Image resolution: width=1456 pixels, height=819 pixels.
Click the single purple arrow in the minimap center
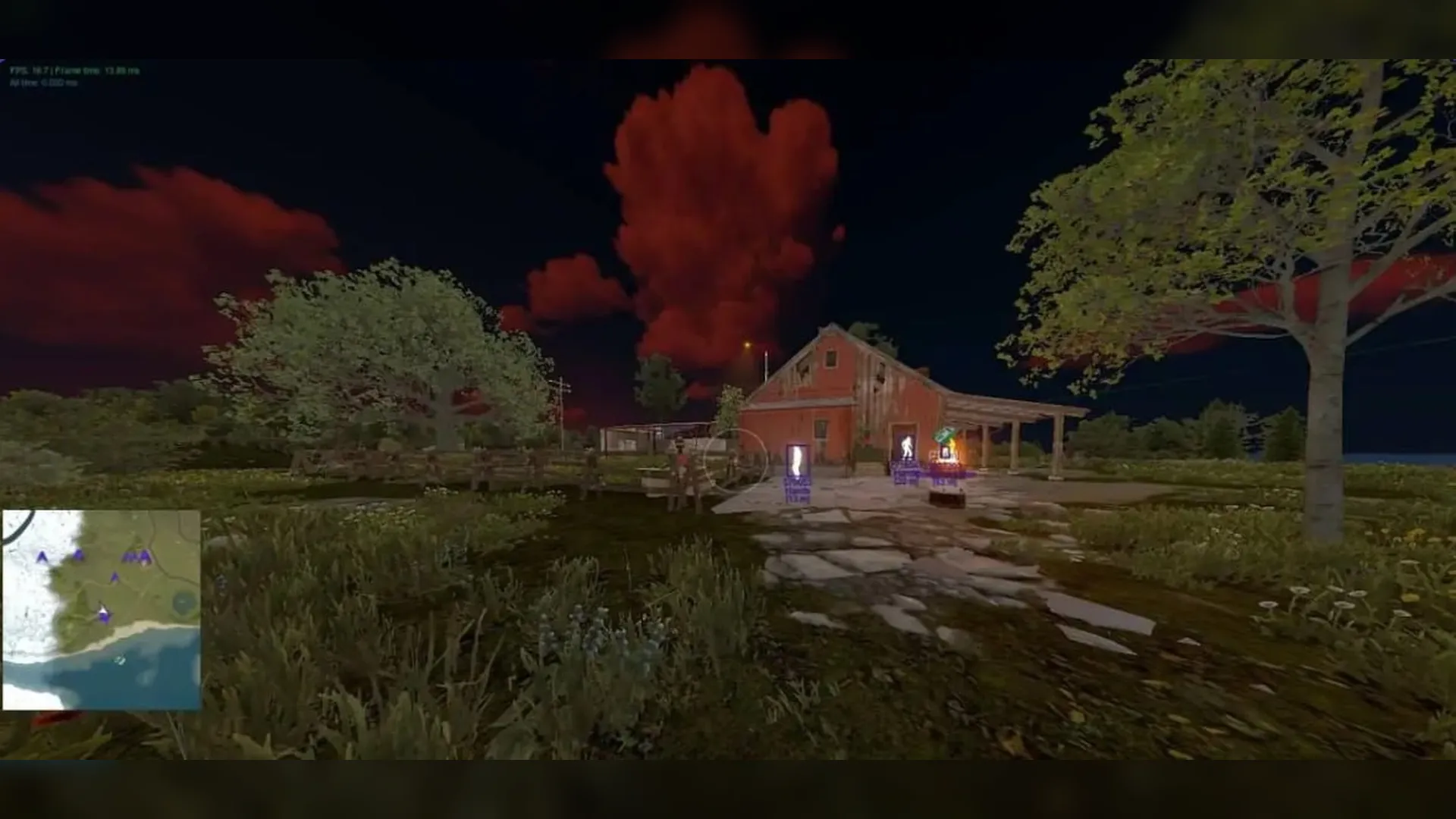point(114,578)
